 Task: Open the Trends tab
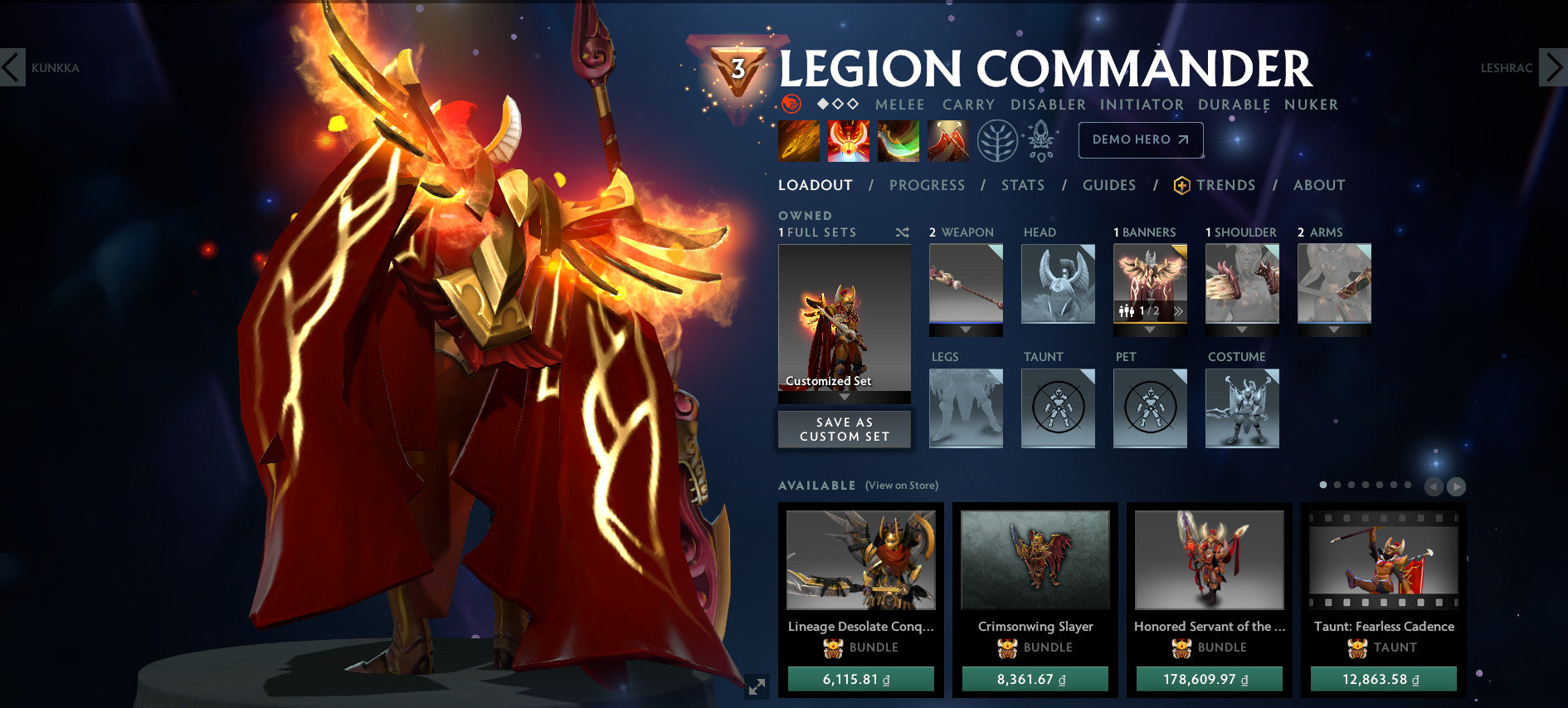(1226, 185)
